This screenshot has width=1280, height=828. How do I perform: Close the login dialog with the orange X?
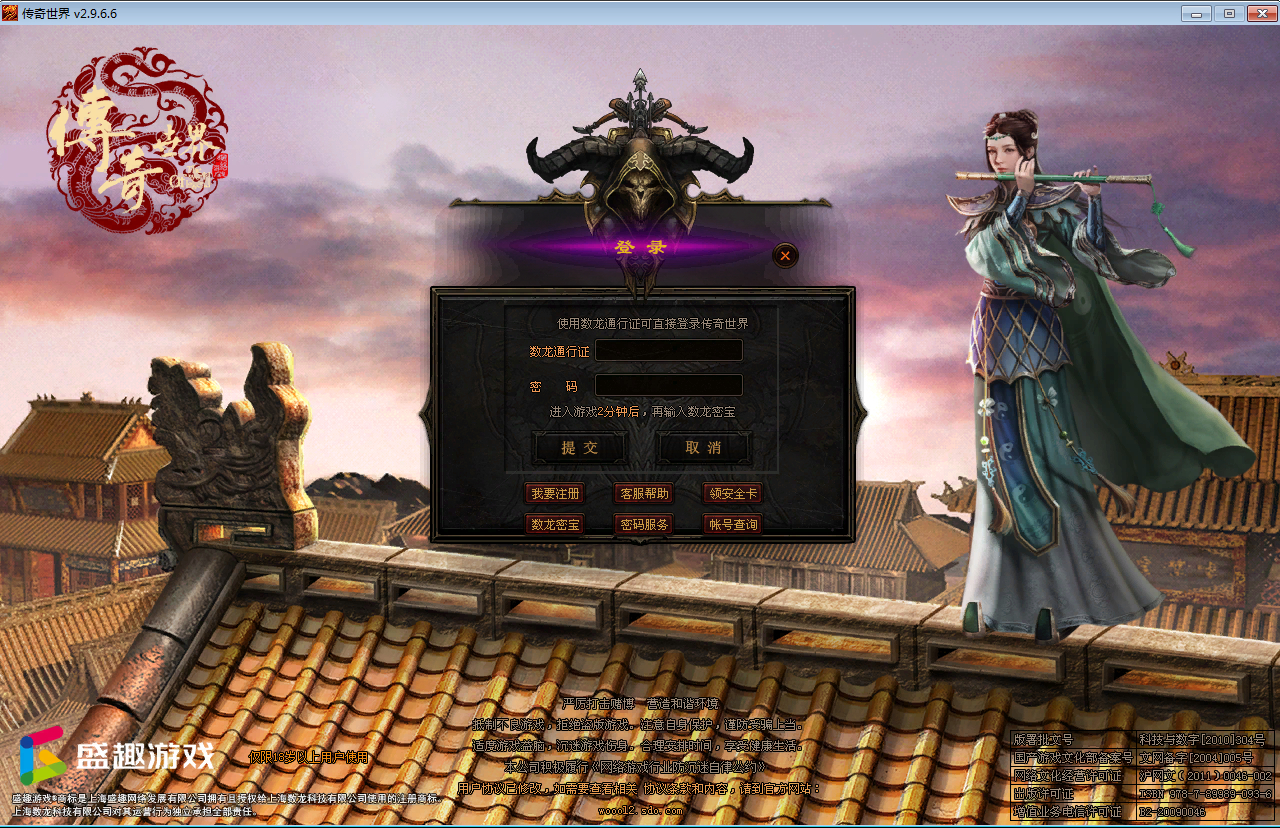pos(785,256)
